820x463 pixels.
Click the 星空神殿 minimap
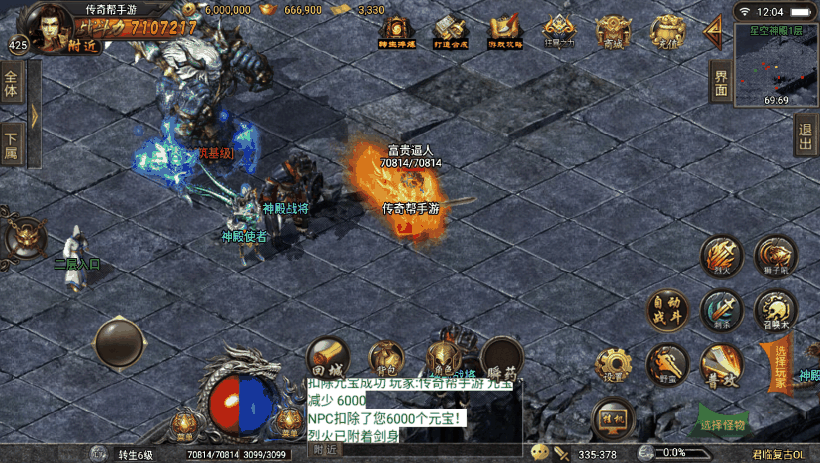tap(776, 66)
